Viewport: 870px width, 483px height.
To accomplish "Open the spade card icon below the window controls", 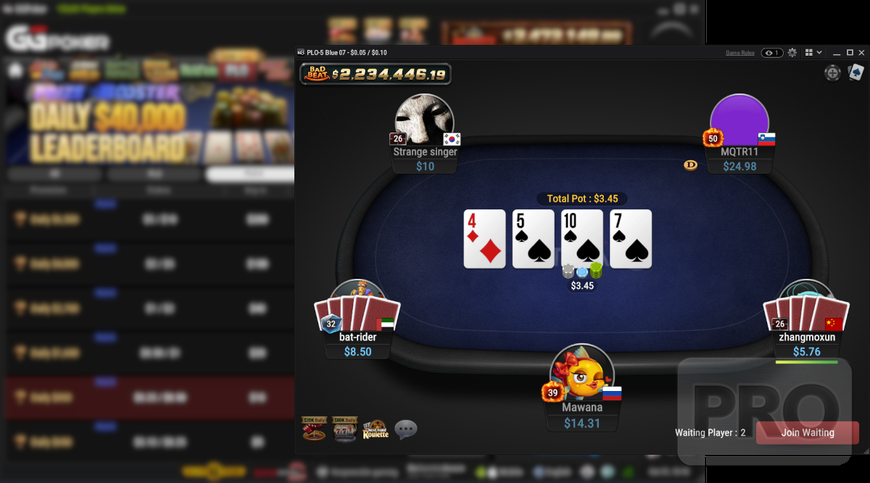I will 856,73.
